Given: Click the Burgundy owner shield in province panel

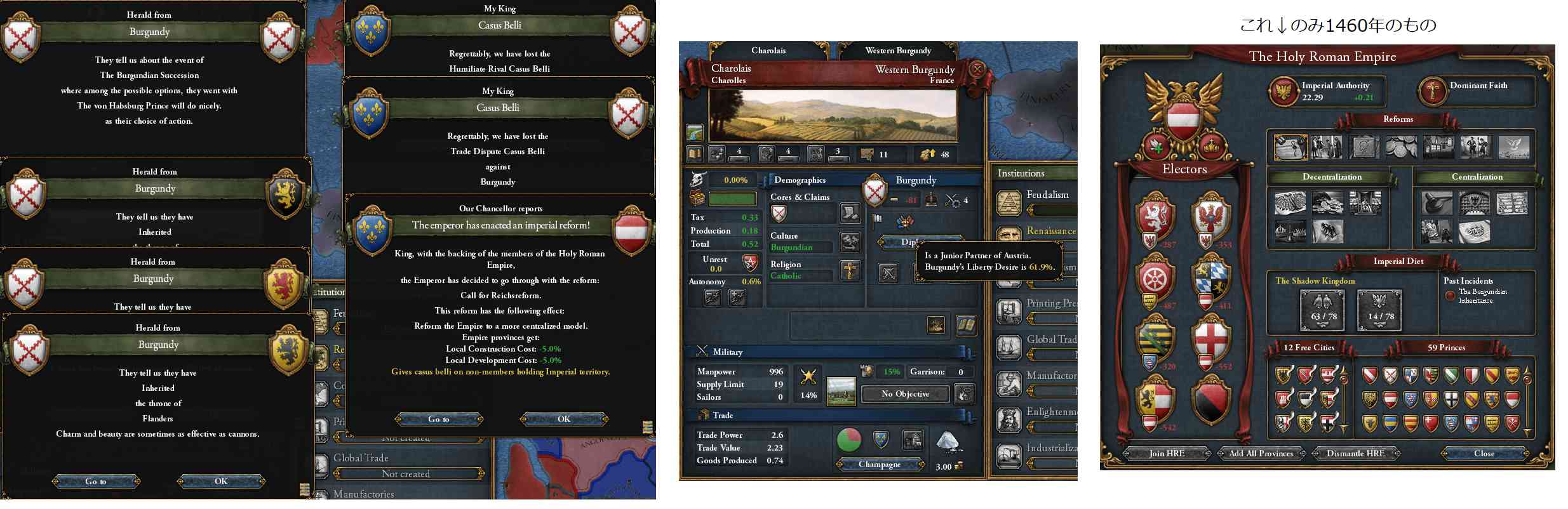Looking at the screenshot, I should (x=875, y=191).
